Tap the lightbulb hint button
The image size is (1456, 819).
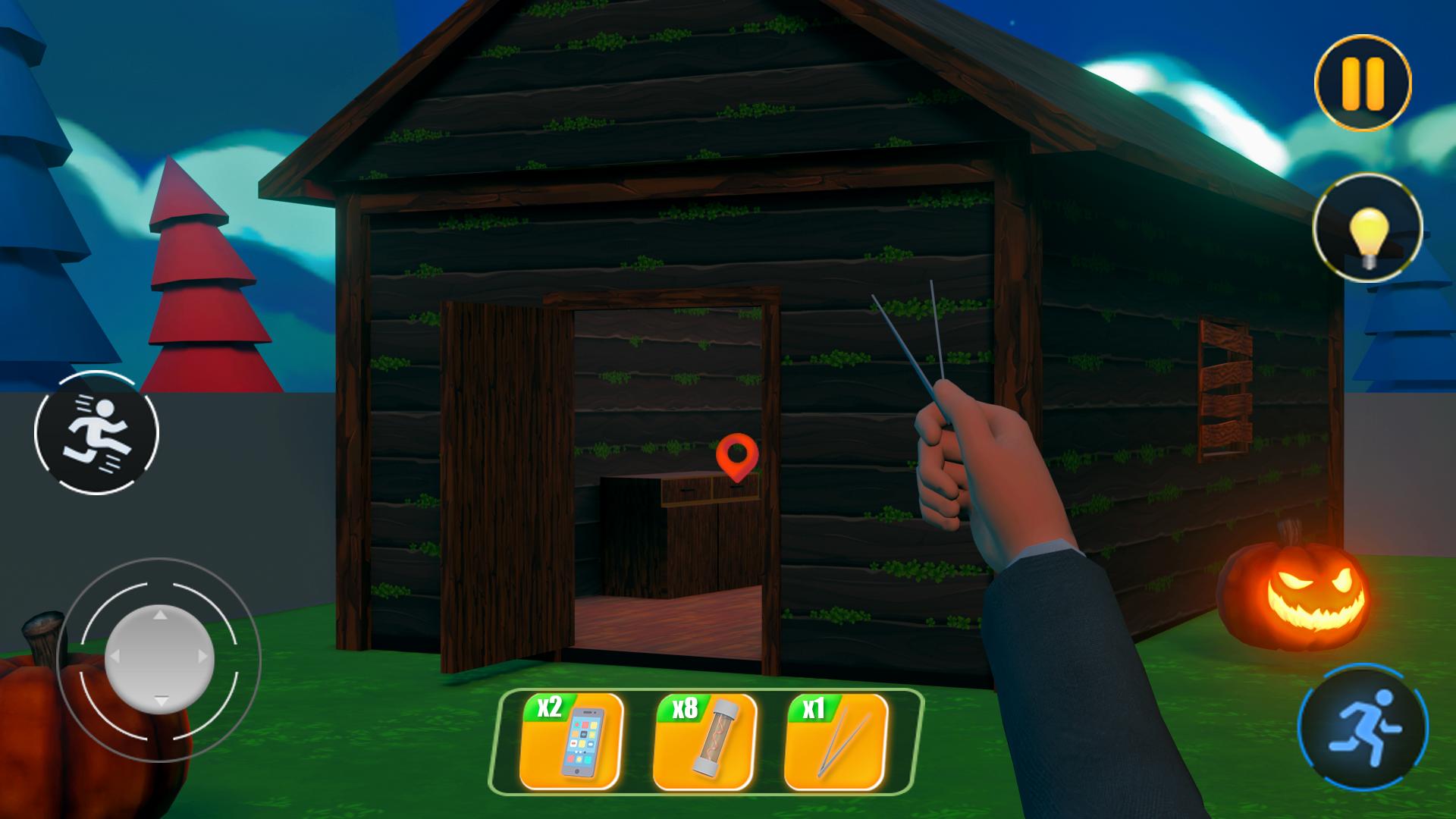pos(1367,228)
